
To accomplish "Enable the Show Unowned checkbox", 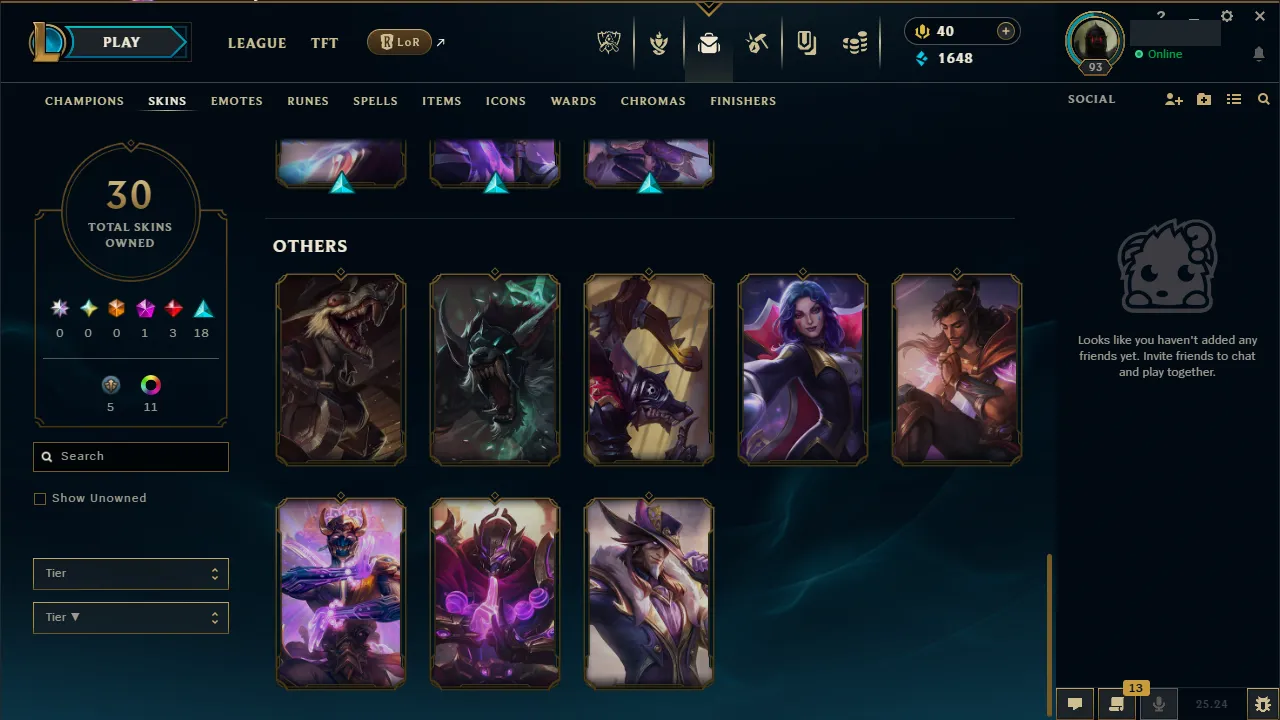I will [40, 498].
